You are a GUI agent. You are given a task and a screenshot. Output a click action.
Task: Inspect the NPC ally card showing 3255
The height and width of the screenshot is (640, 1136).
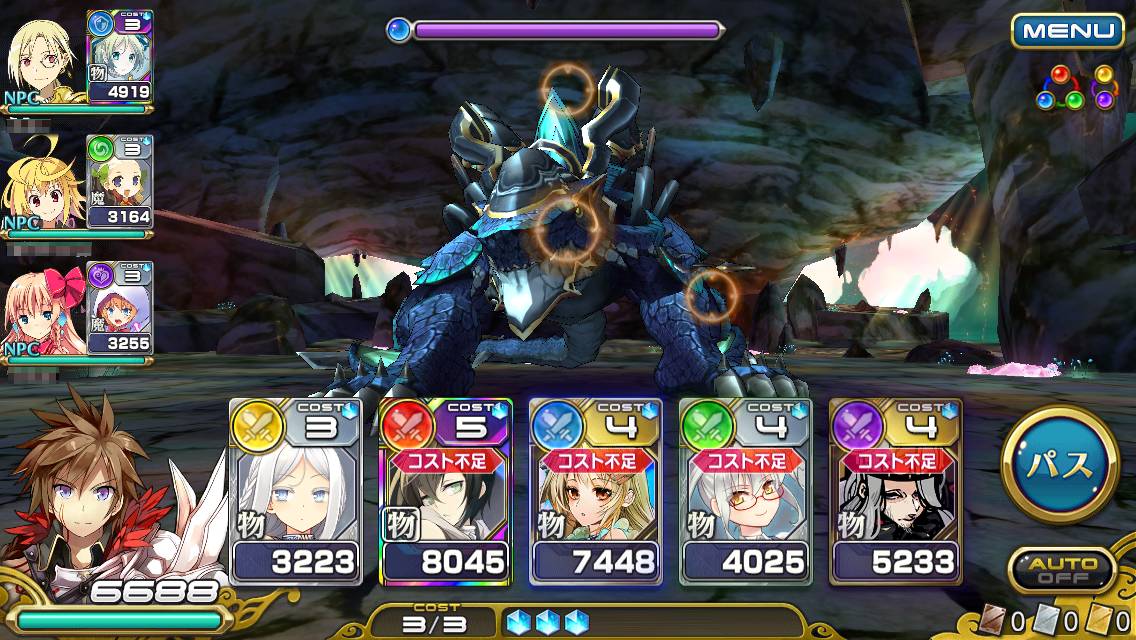[119, 308]
